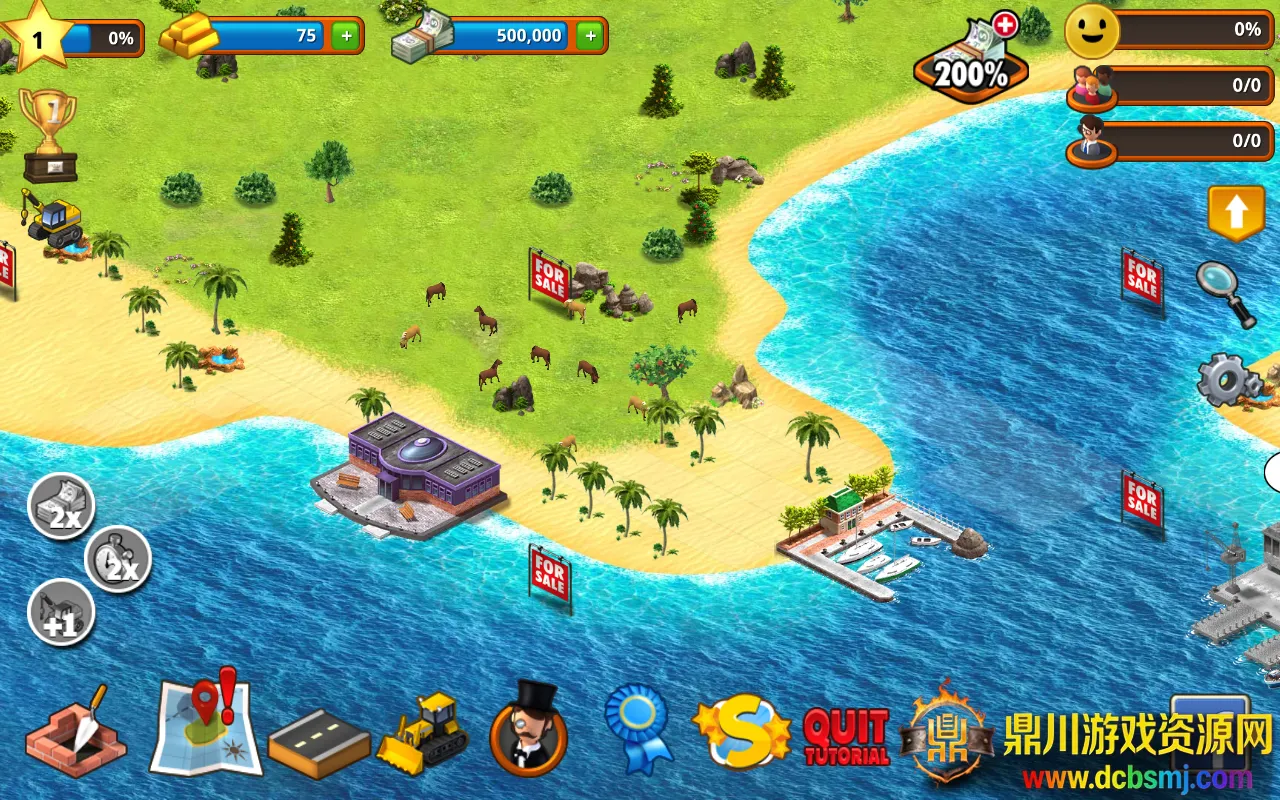Click the level 1 star badge
1280x800 pixels.
(x=38, y=36)
